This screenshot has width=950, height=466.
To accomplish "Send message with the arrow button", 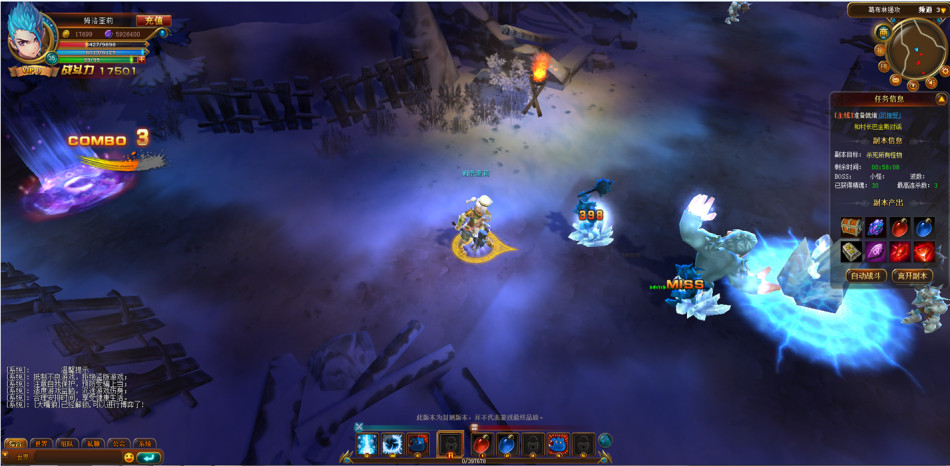I will point(149,458).
